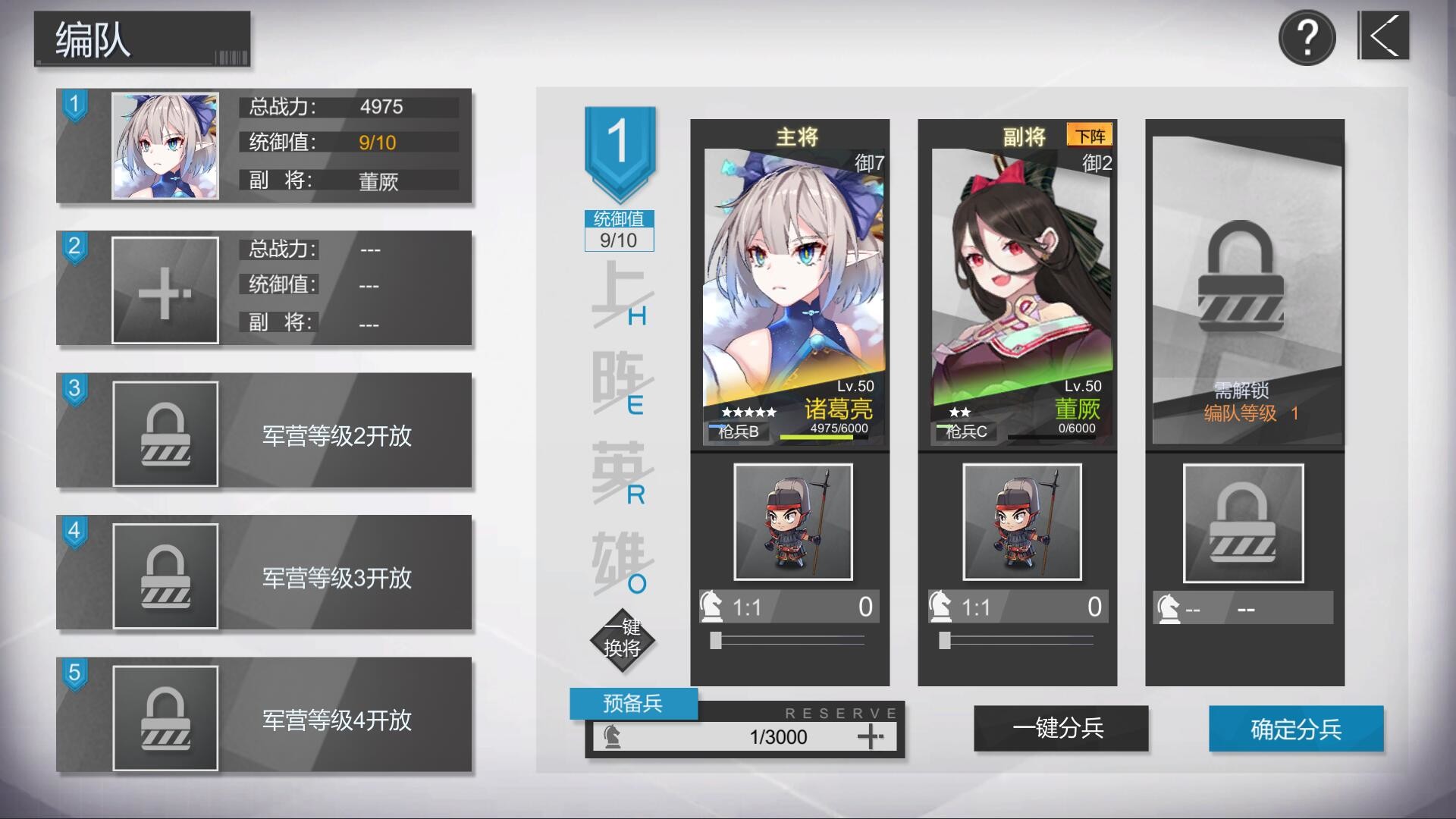Click the back arrow icon top right
The width and height of the screenshot is (1456, 819).
(x=1385, y=34)
